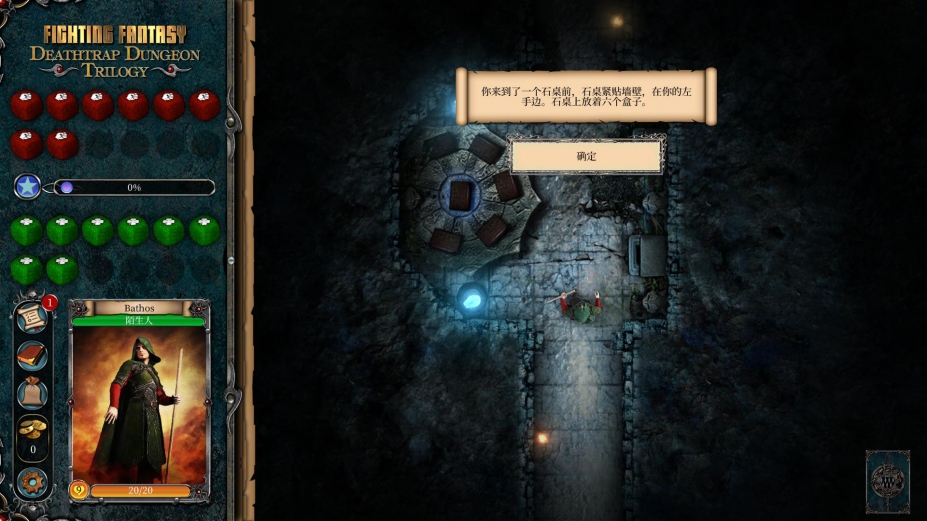Select the Bathos character card
The image size is (927, 521).
click(x=138, y=400)
